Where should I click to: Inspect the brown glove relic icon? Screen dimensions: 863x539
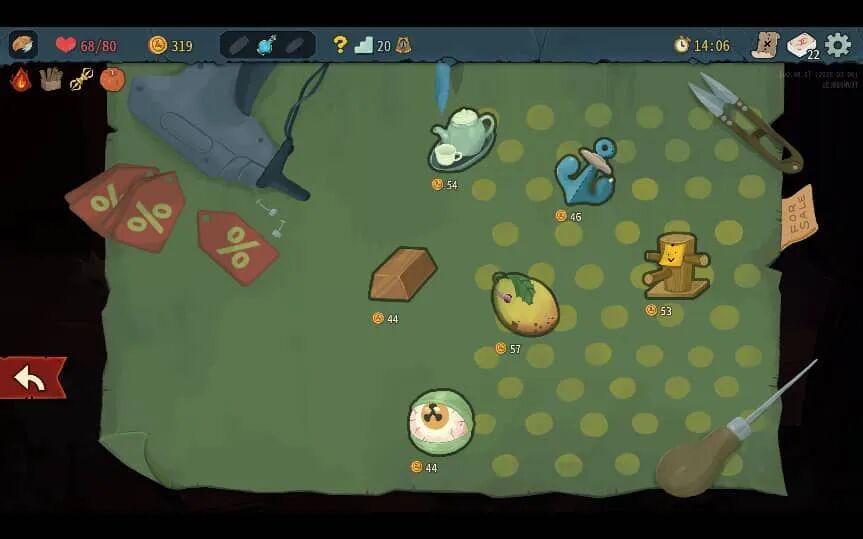51,79
